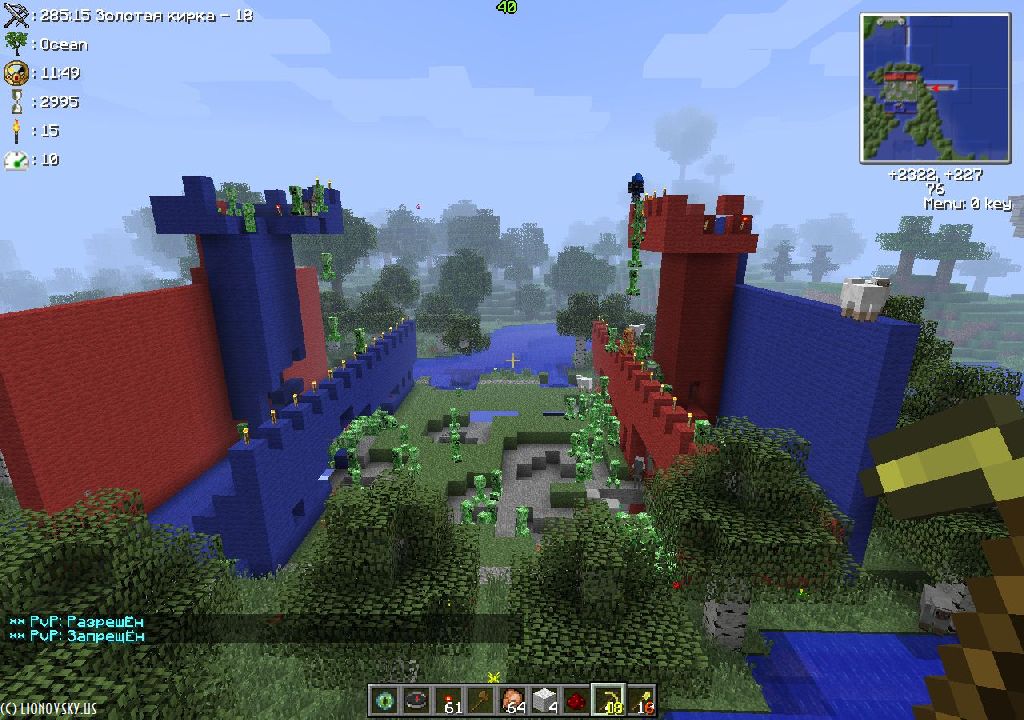Click the minimap in the corner
This screenshot has width=1024, height=720.
(936, 88)
